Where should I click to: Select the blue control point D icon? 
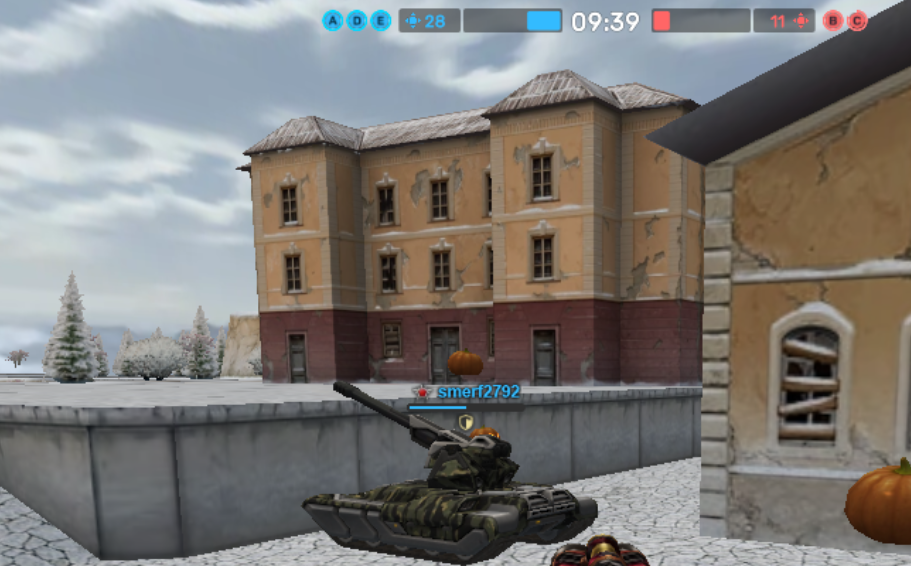pos(357,21)
